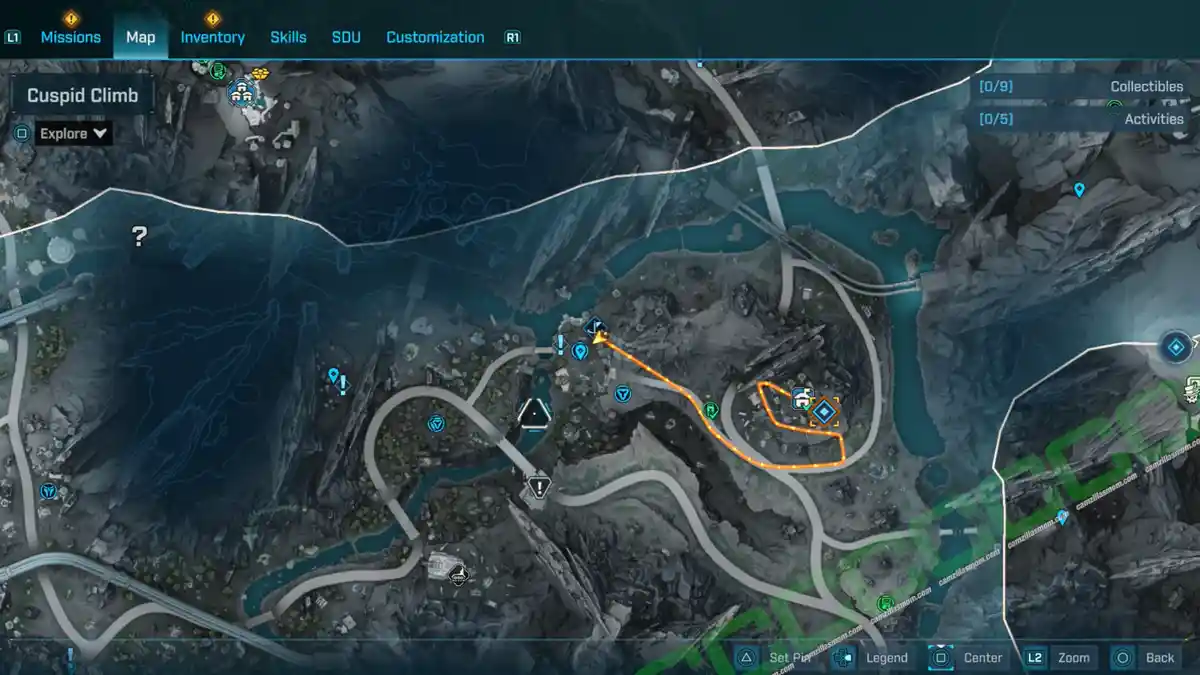Select the Skills tab

288,37
